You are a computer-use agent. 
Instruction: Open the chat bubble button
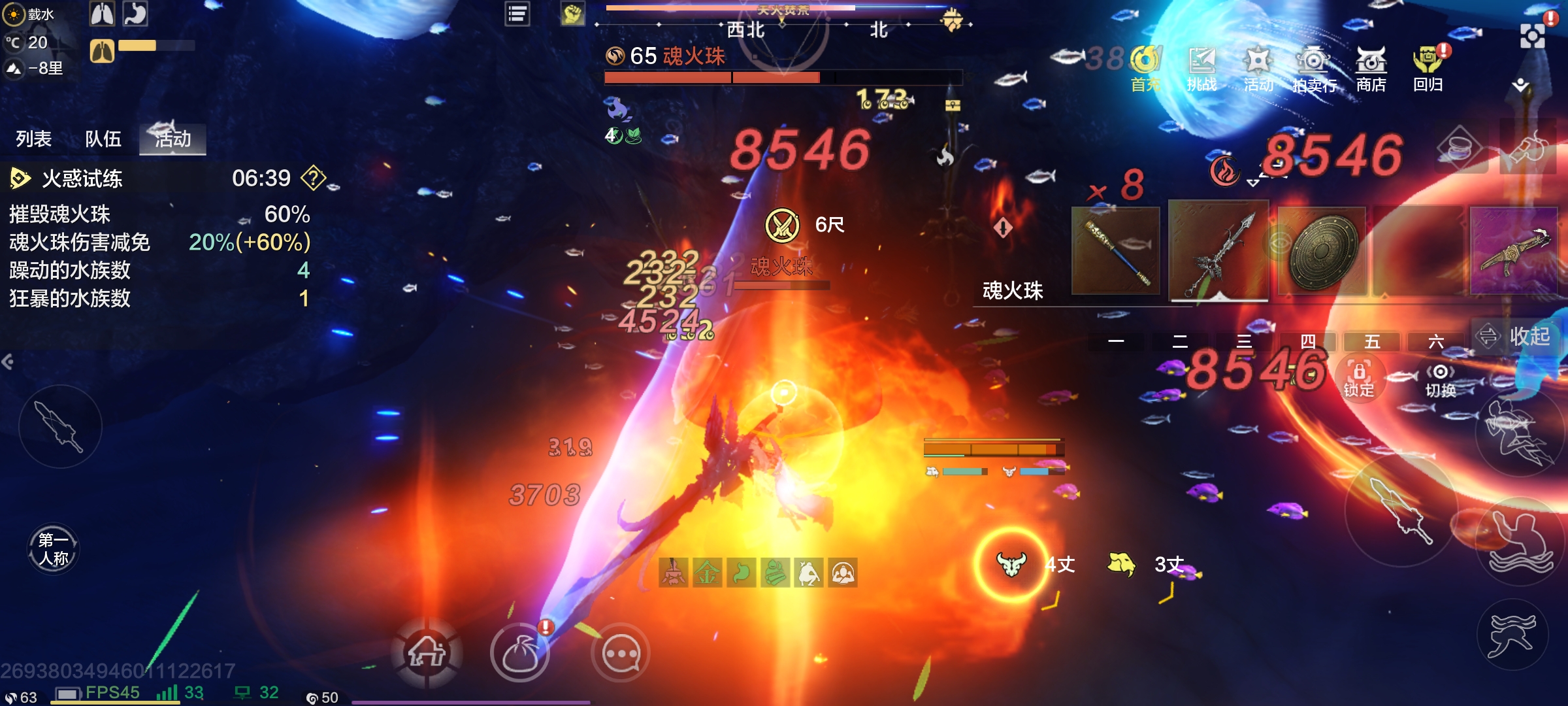[x=621, y=653]
